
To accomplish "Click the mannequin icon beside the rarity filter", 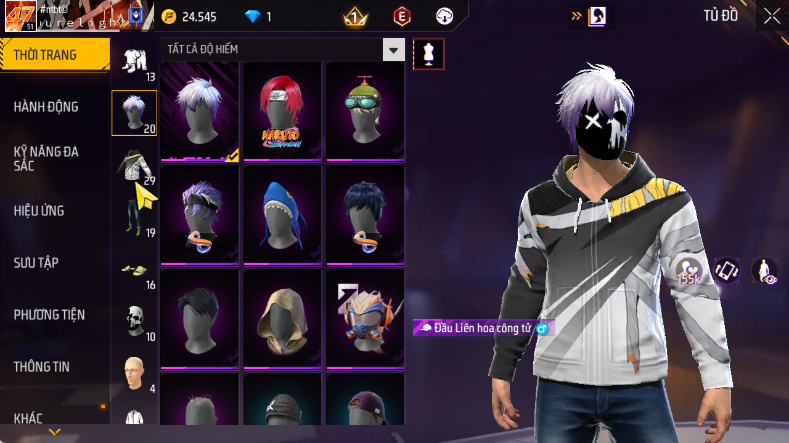I will point(429,54).
